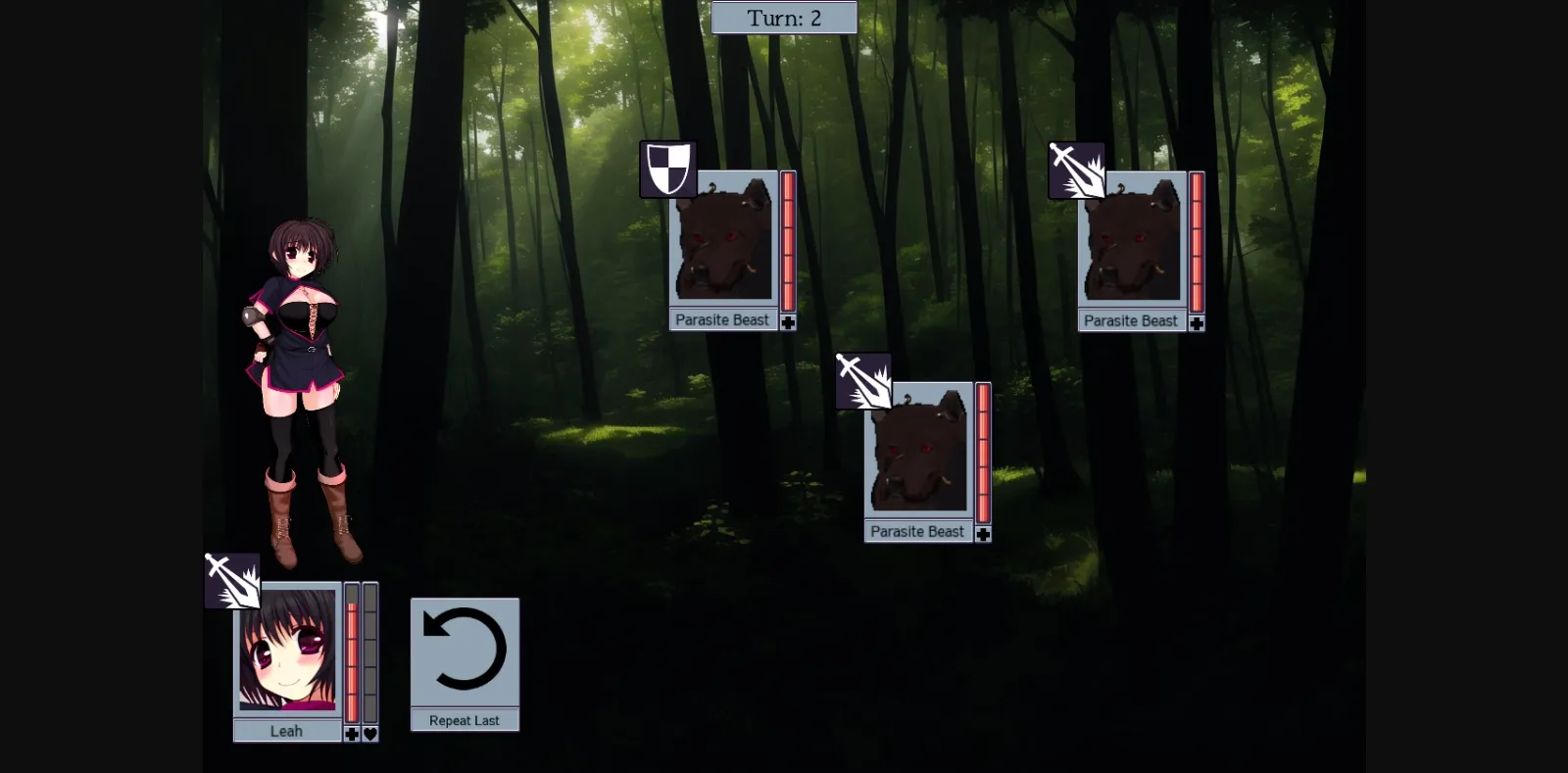
Task: Expand the plus next to middle Parasite Beast name
Action: (x=983, y=532)
